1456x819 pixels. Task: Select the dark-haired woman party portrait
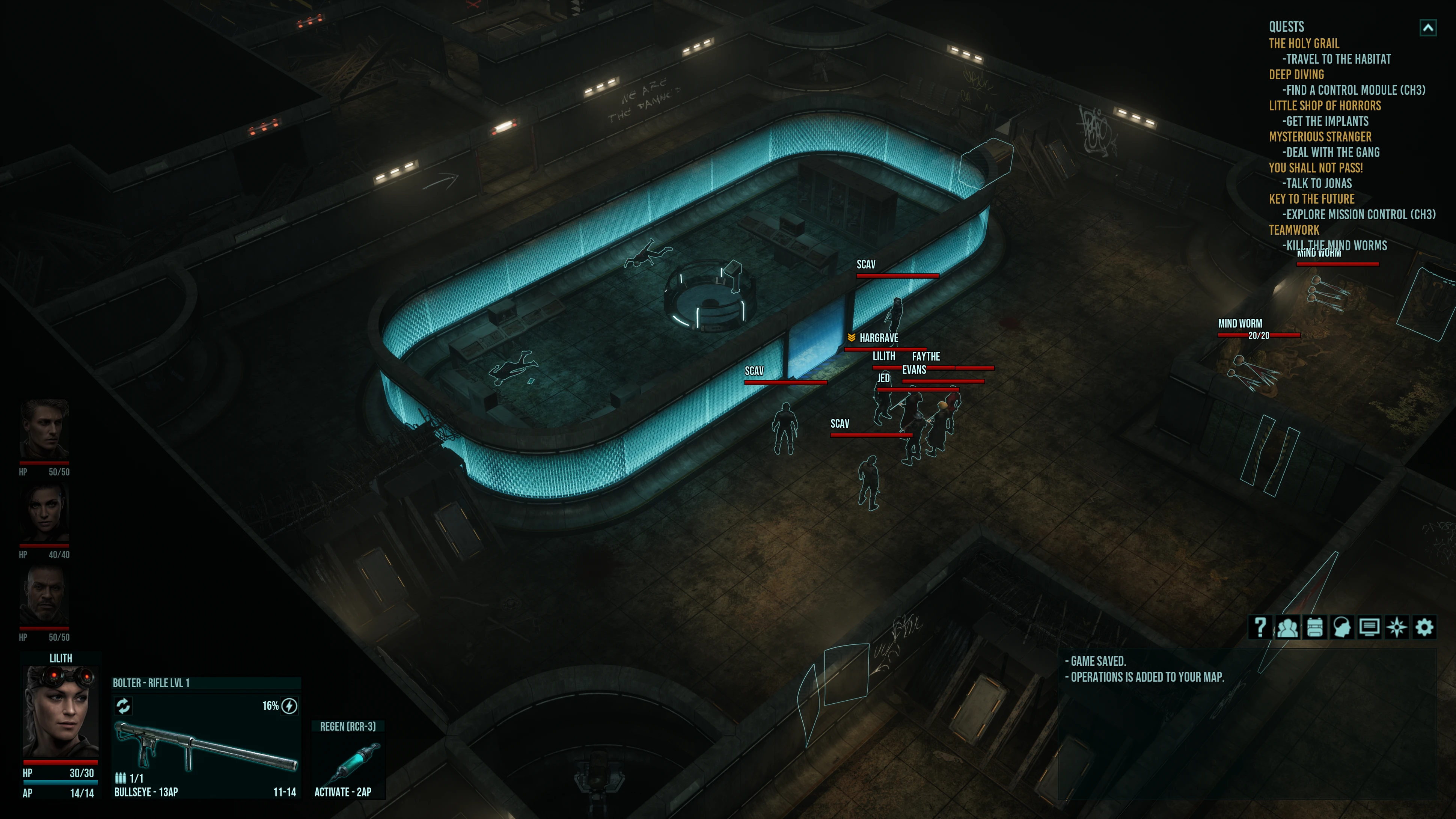coord(44,513)
